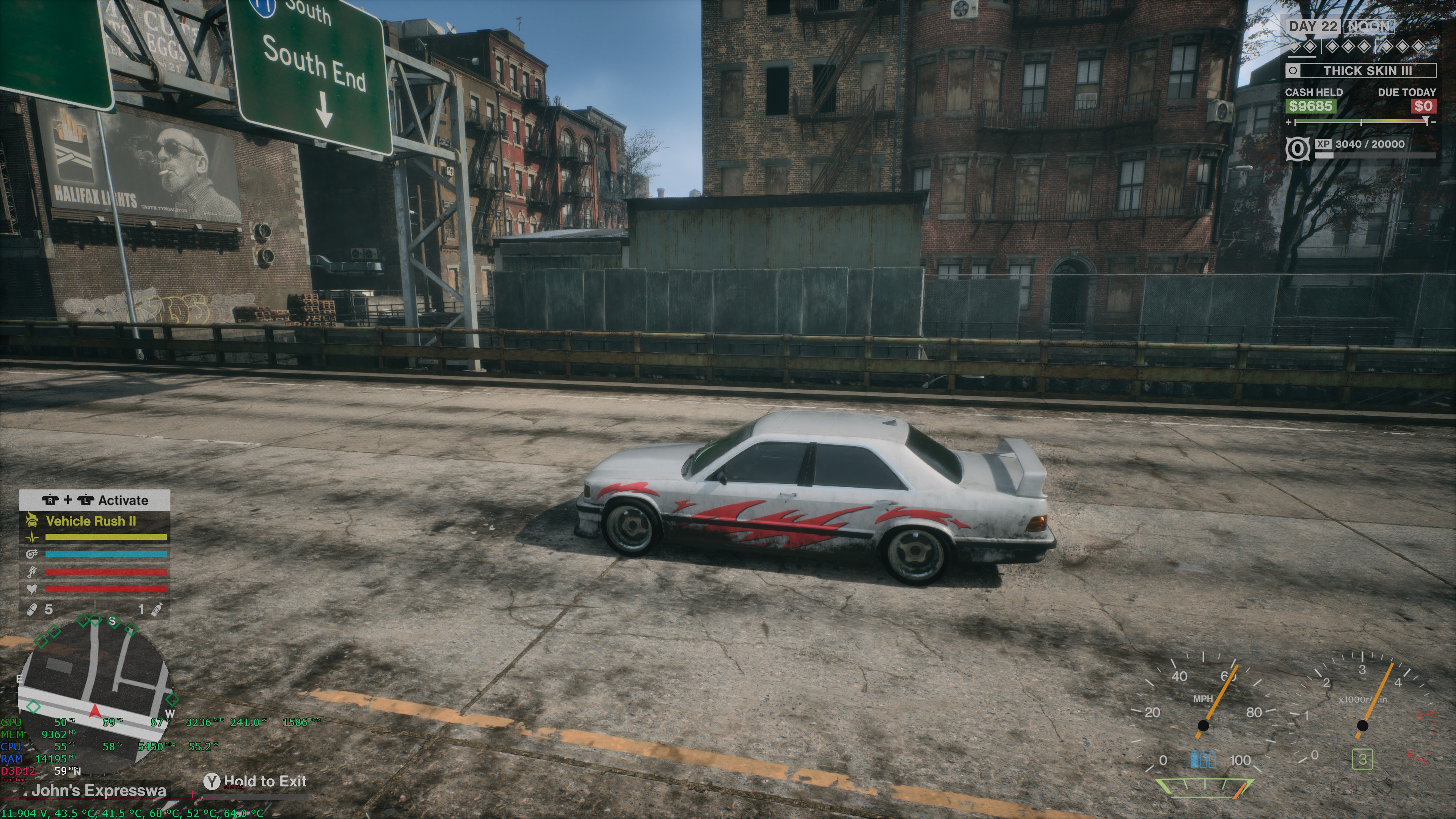Screen dimensions: 1456x819
Task: Select the Thick Skin III perk banner
Action: pos(1360,71)
